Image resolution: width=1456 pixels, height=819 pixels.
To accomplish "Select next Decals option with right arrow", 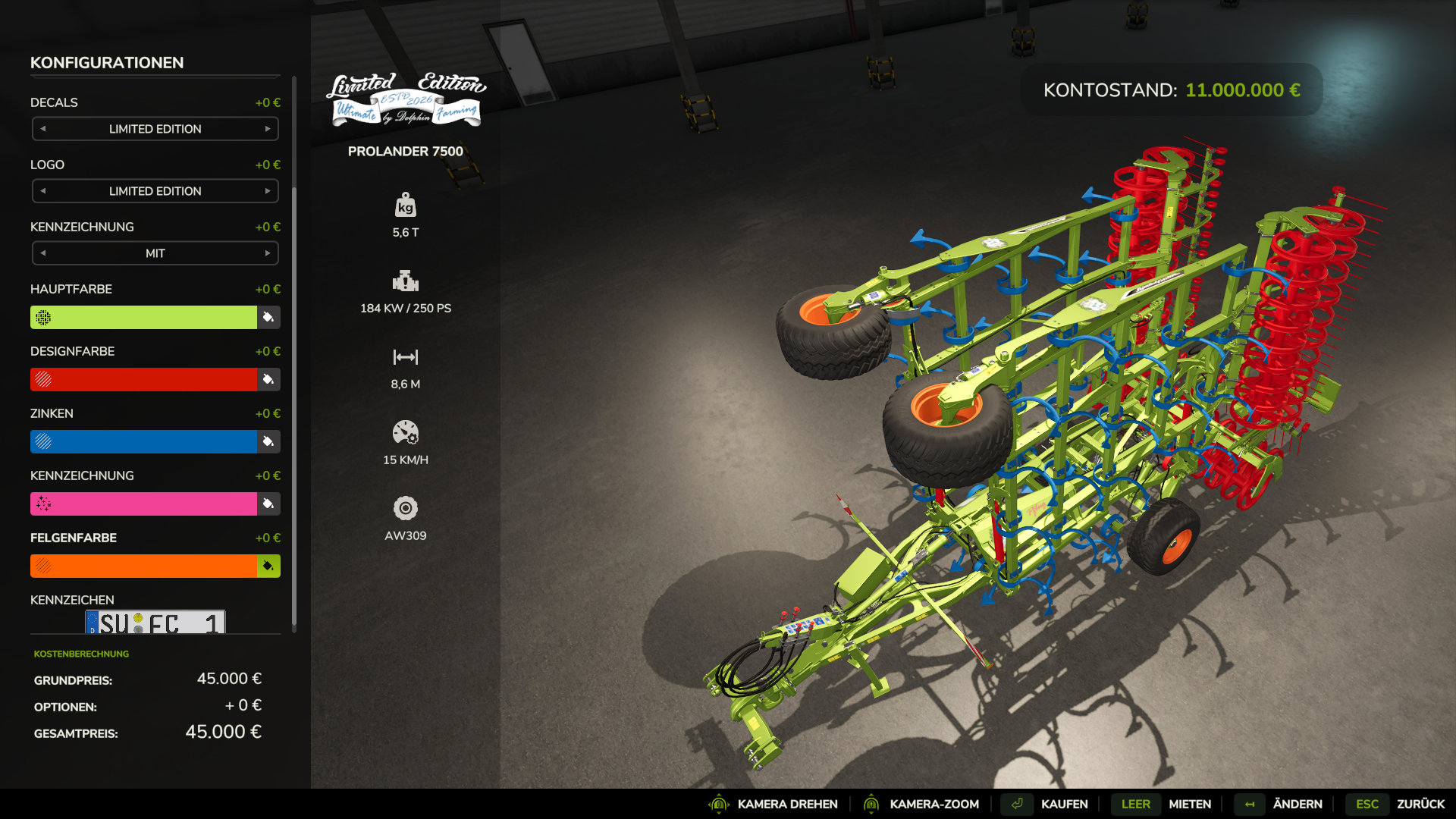I will point(268,129).
